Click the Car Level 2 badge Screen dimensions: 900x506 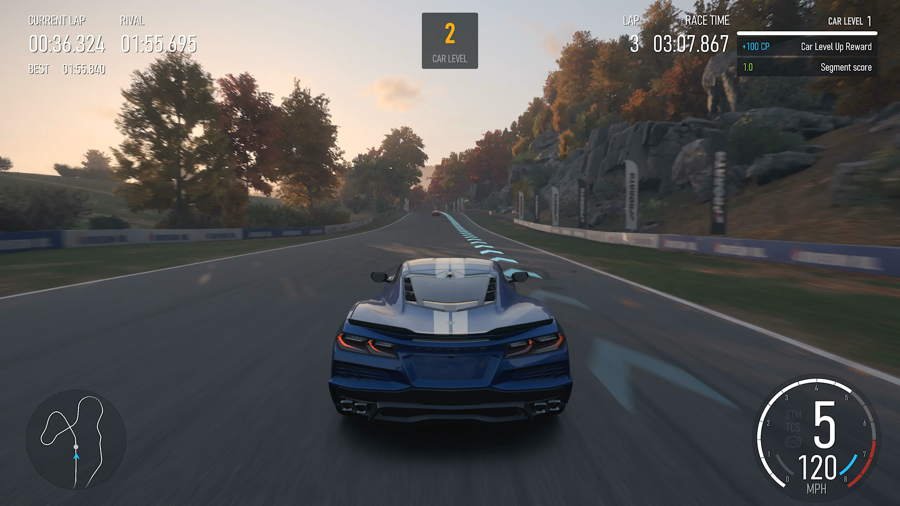449,41
